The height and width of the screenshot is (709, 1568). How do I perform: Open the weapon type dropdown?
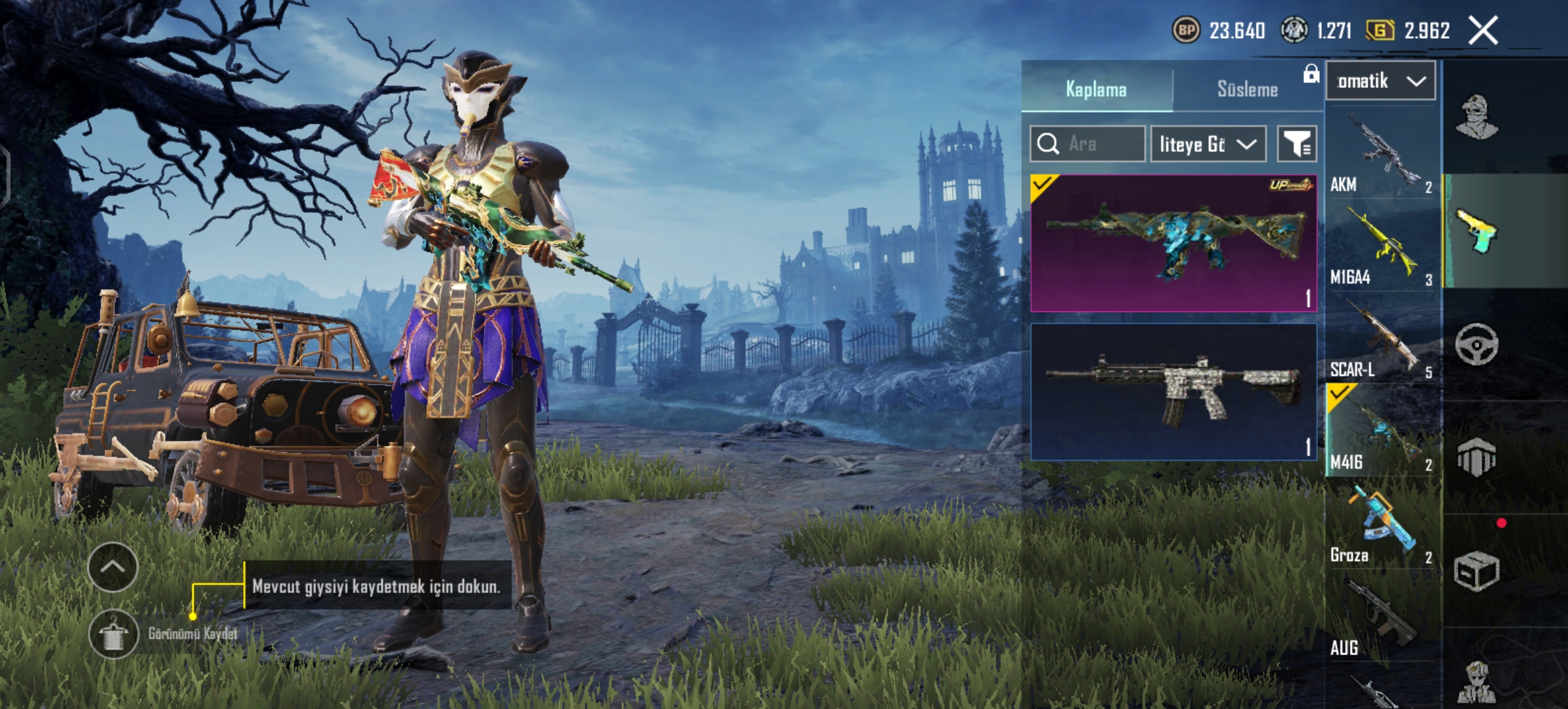[1380, 81]
